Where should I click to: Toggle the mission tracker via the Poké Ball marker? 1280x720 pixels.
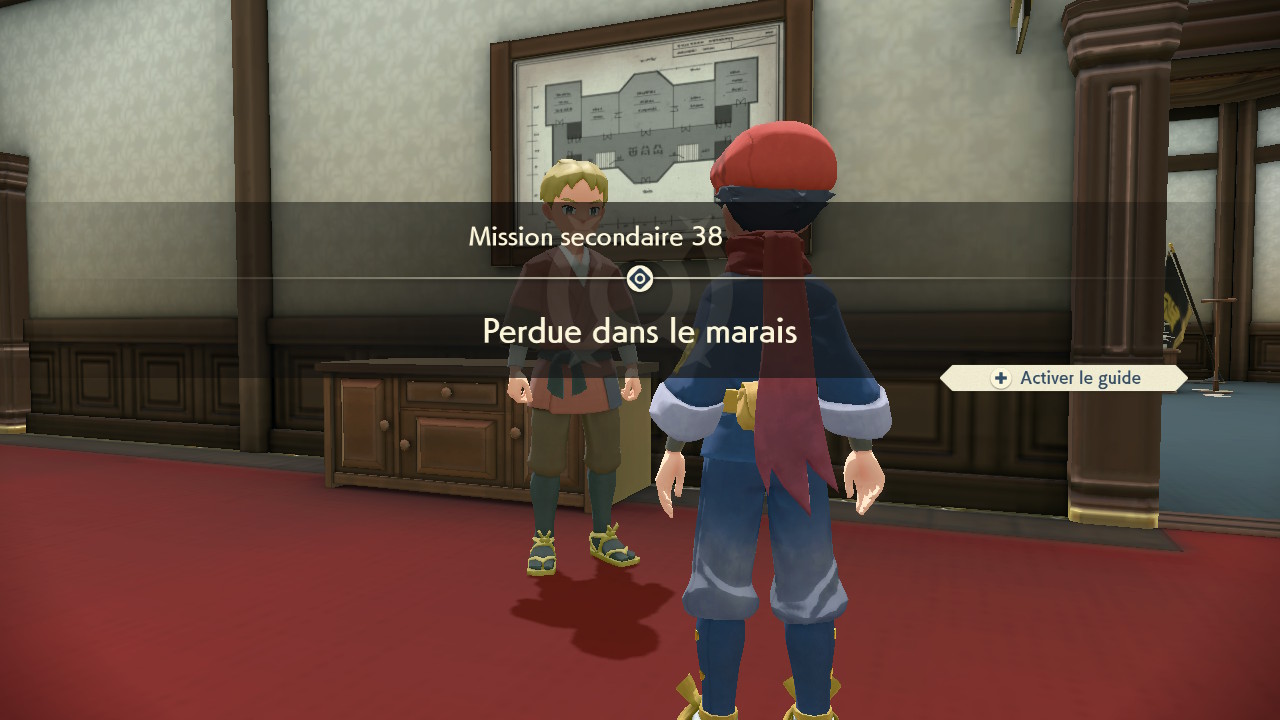point(639,278)
